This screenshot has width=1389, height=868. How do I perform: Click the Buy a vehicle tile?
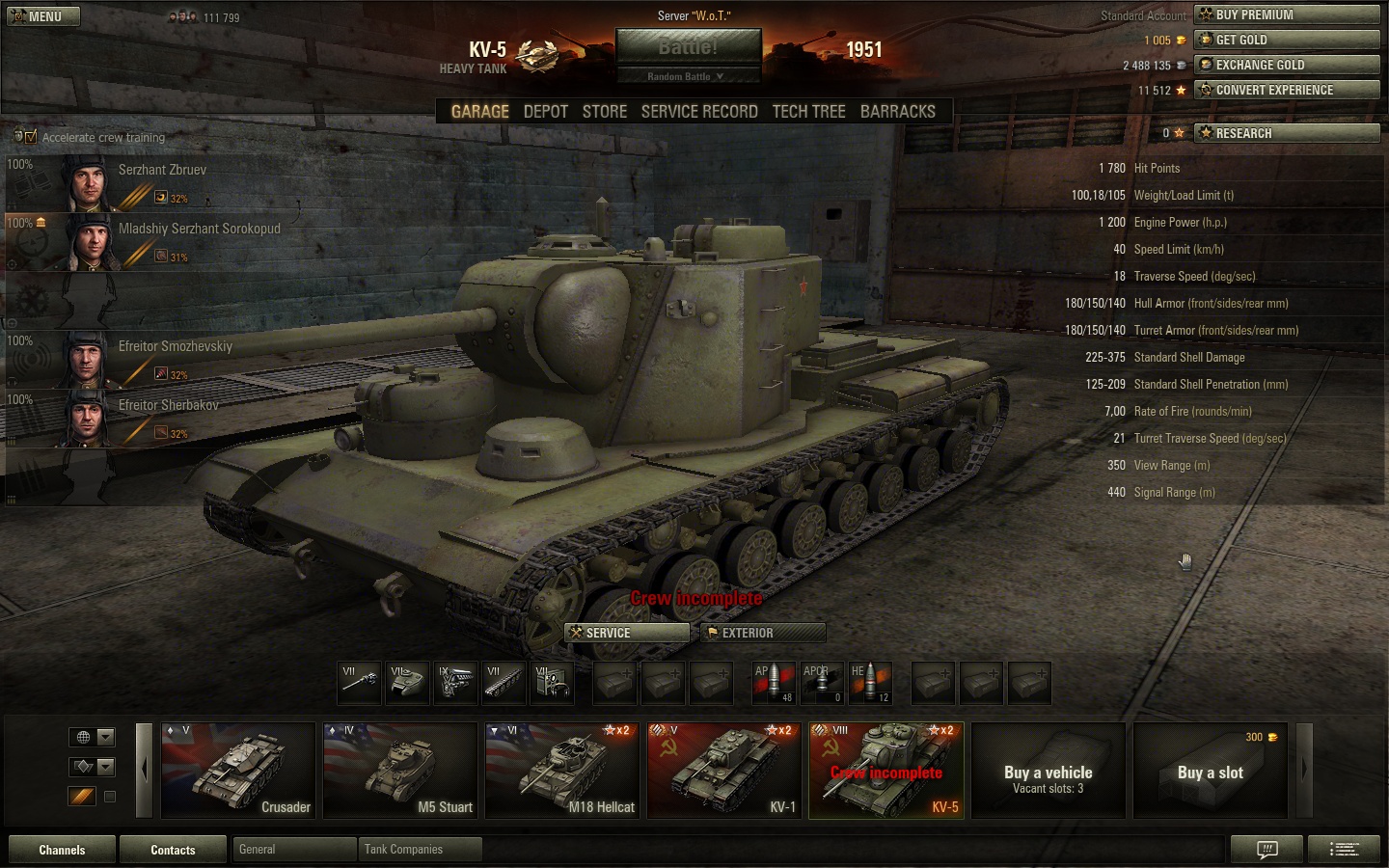coord(1049,770)
